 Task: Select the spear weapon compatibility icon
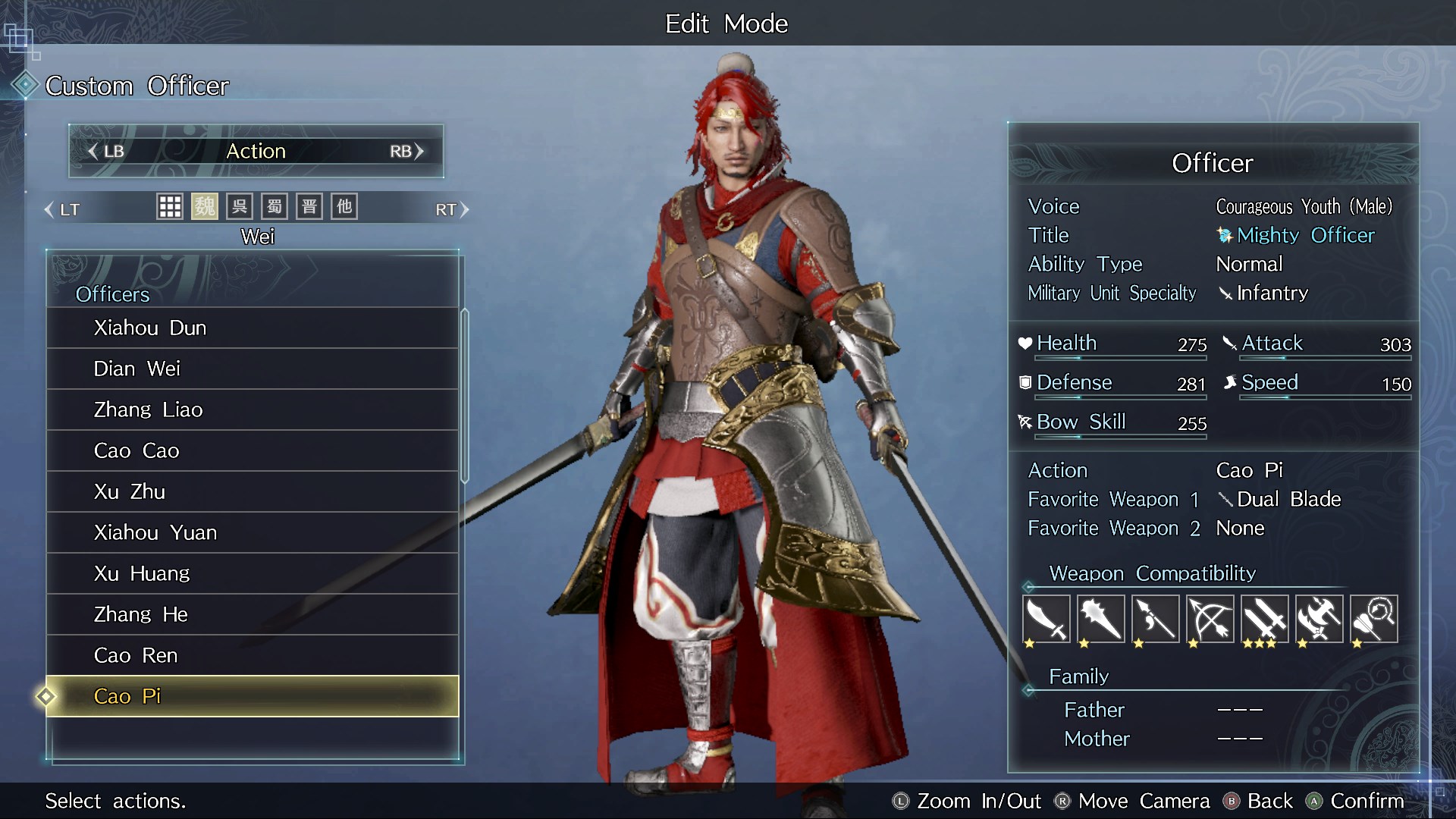pos(1155,620)
